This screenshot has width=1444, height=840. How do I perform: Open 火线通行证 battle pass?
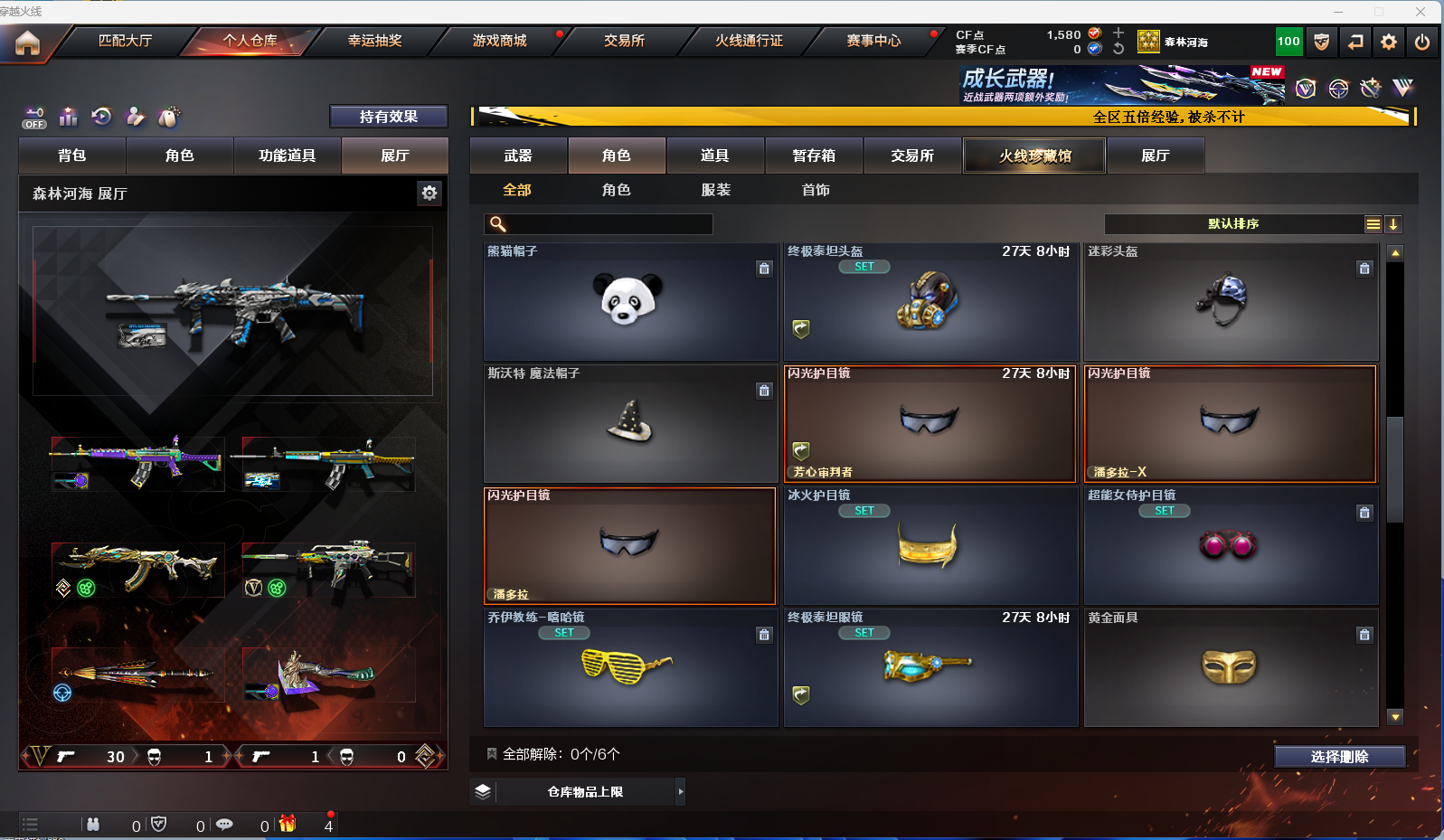(749, 41)
